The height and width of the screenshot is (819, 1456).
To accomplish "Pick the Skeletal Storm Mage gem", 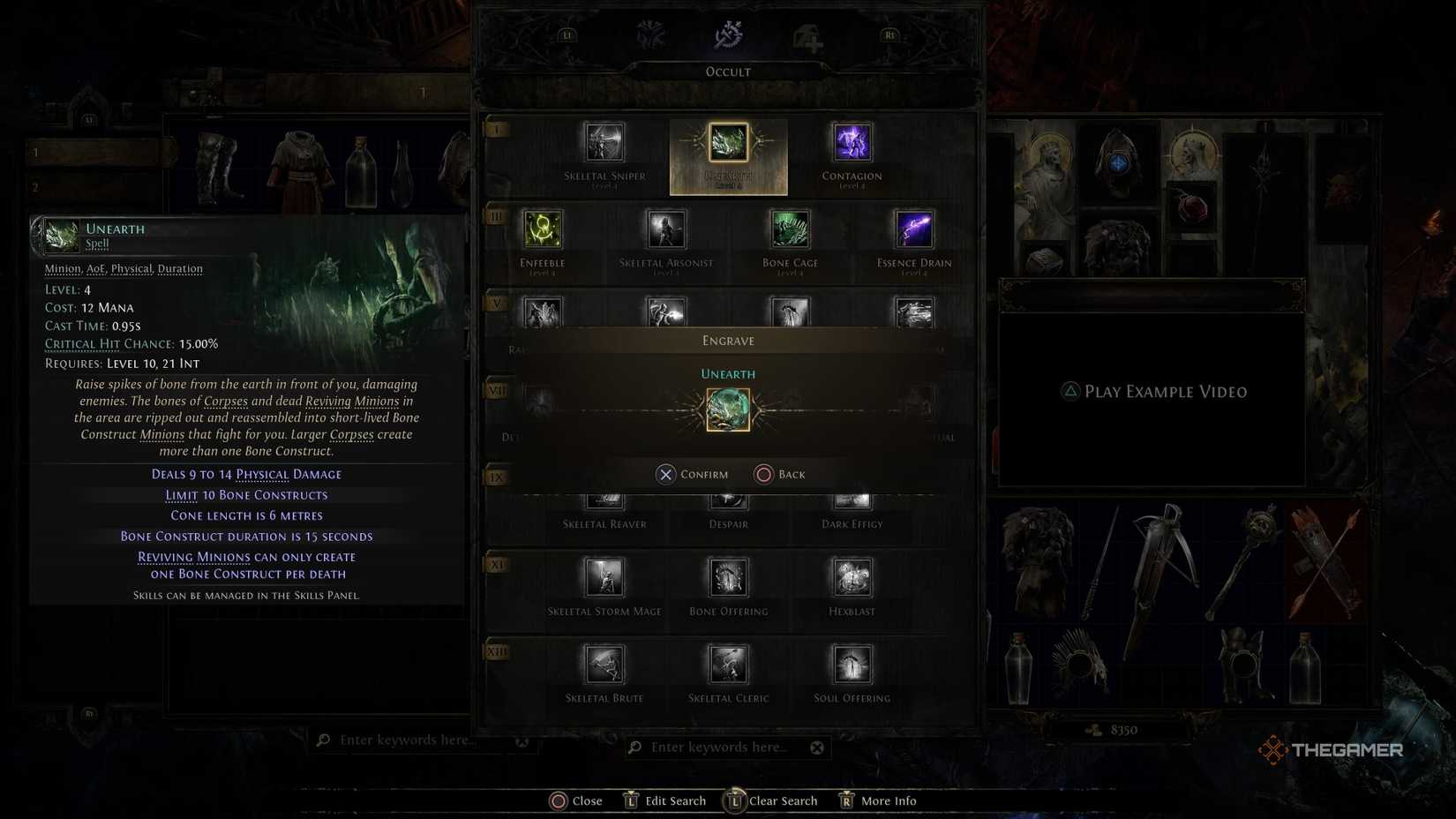I will (x=605, y=578).
